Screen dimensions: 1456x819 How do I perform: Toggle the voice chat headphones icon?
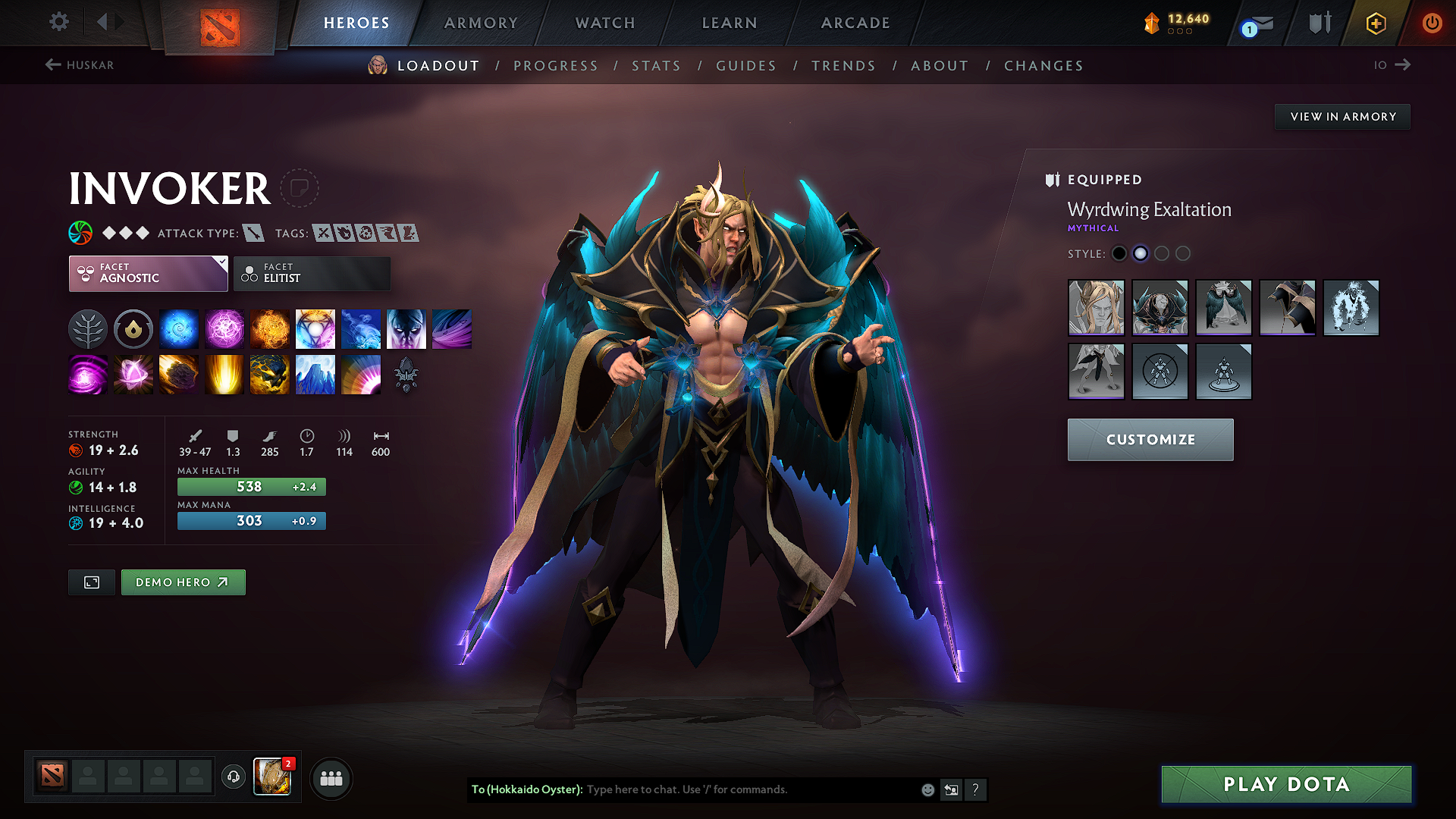click(233, 777)
